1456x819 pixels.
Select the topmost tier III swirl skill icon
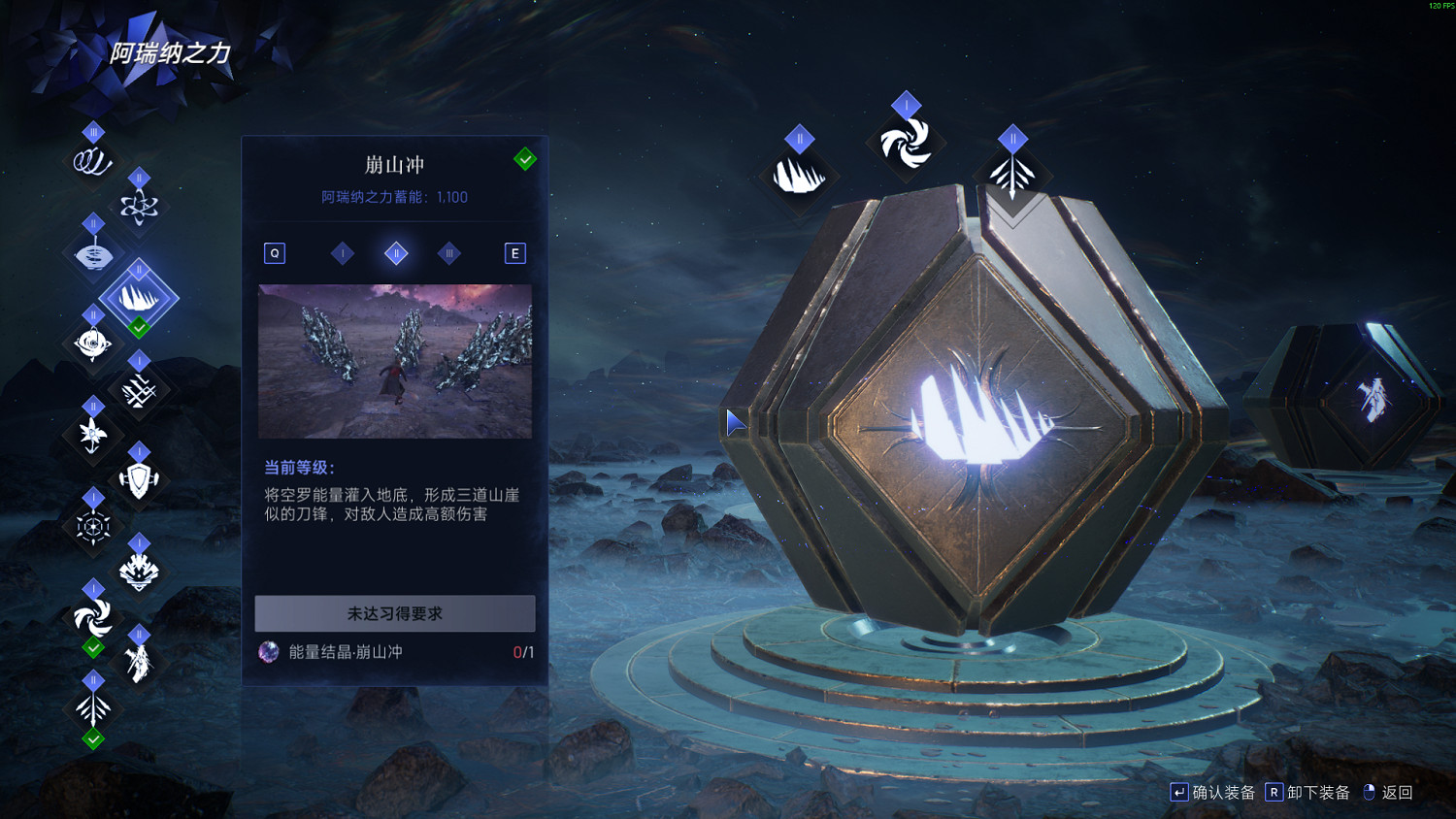click(x=92, y=160)
